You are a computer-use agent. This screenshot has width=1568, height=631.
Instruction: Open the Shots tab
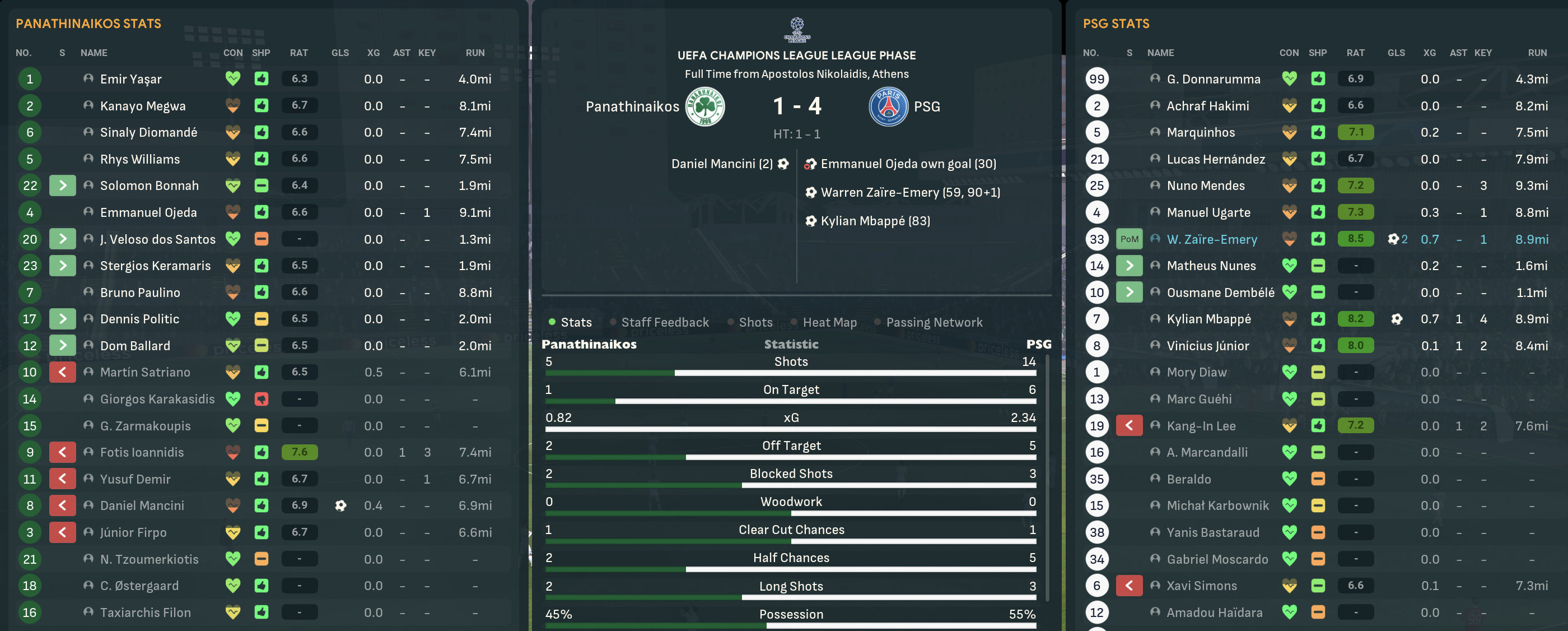point(755,322)
